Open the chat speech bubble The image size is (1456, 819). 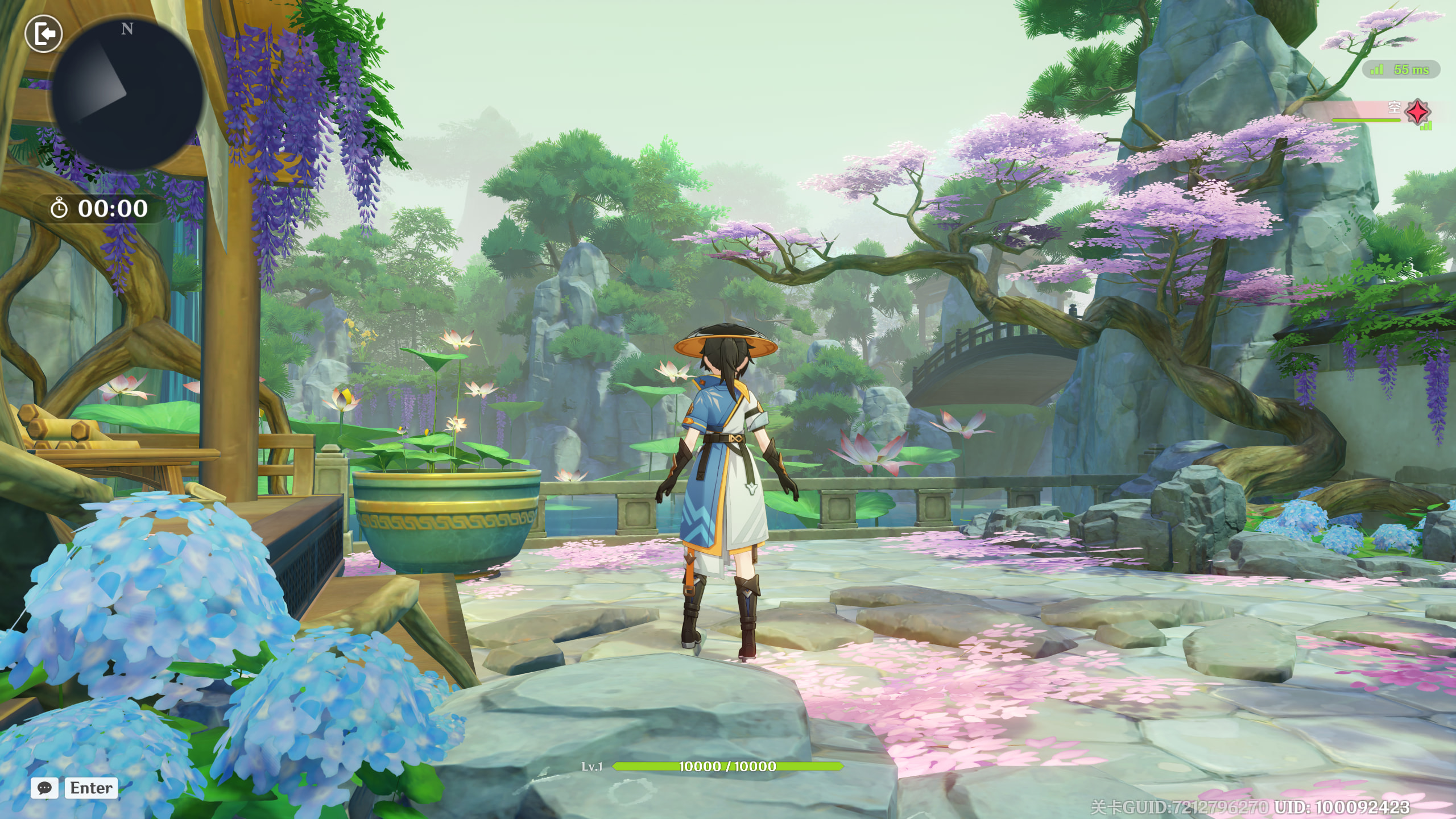tap(44, 788)
